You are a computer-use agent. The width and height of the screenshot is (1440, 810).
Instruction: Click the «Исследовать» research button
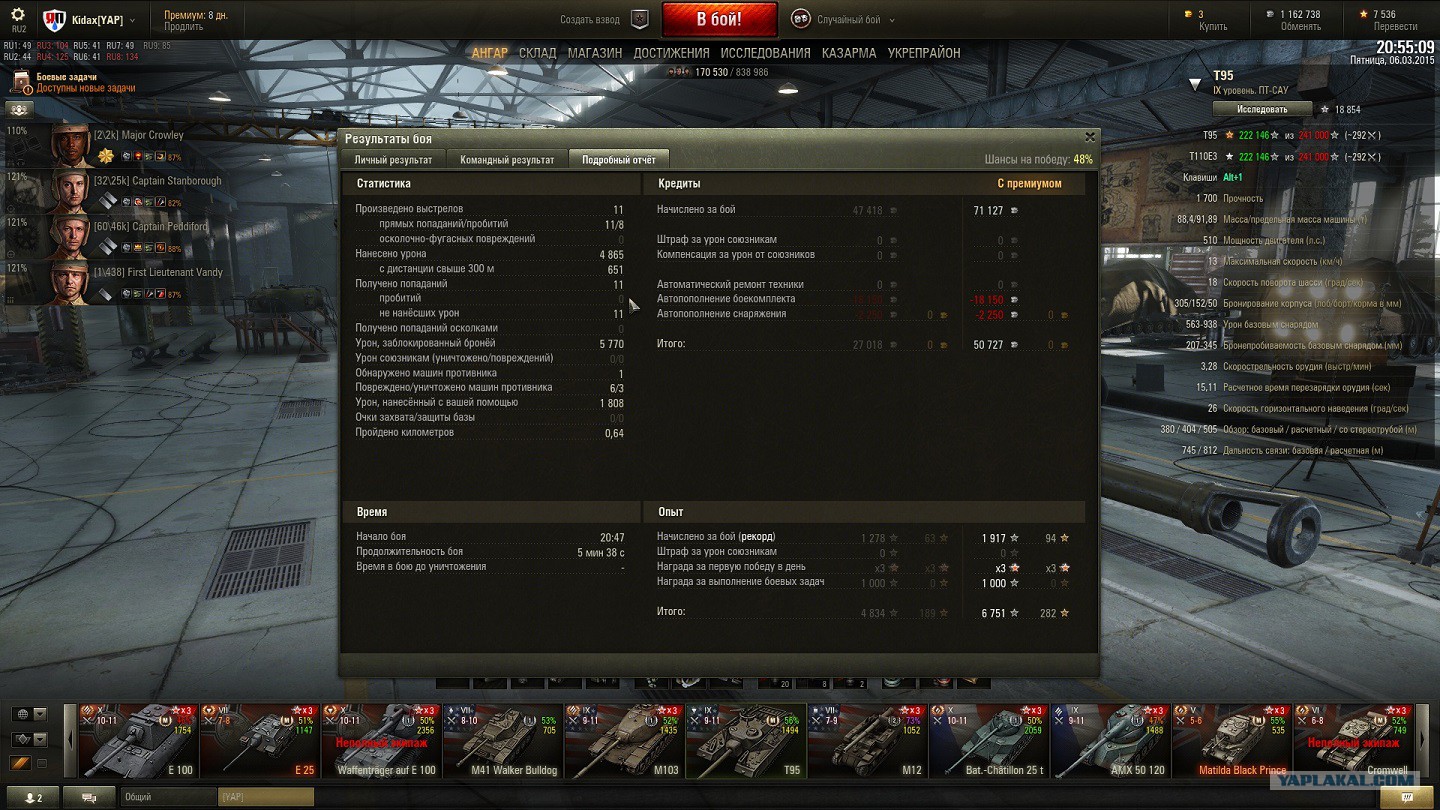pyautogui.click(x=1262, y=109)
